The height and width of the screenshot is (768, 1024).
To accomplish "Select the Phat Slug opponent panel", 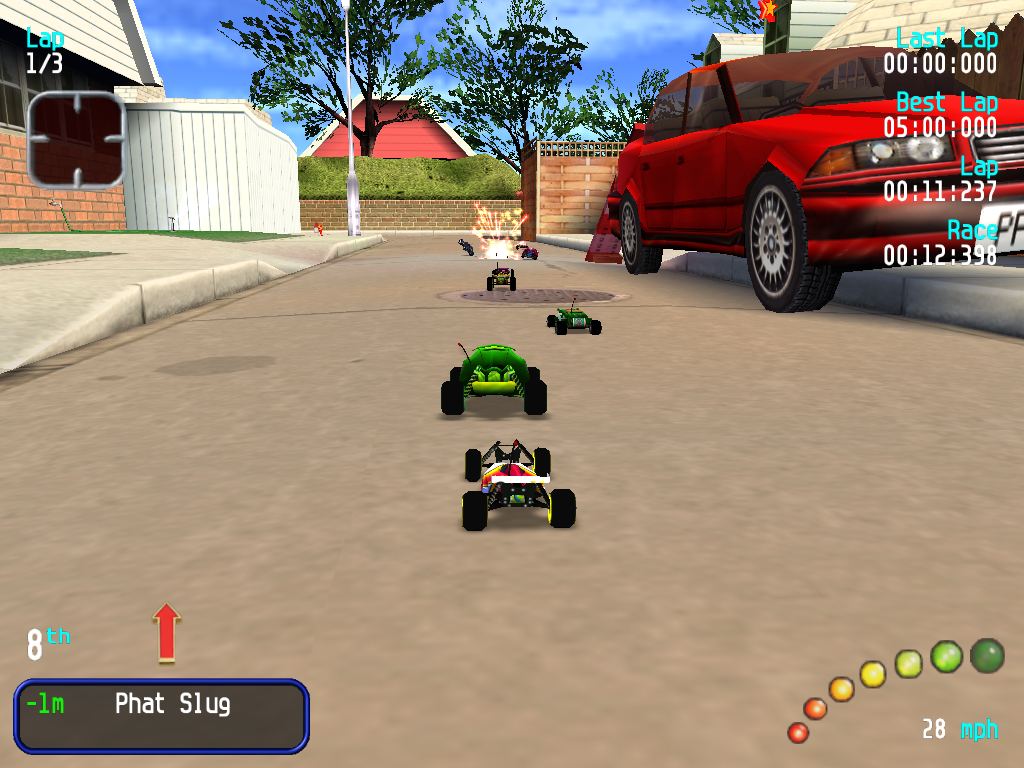I will (x=161, y=715).
